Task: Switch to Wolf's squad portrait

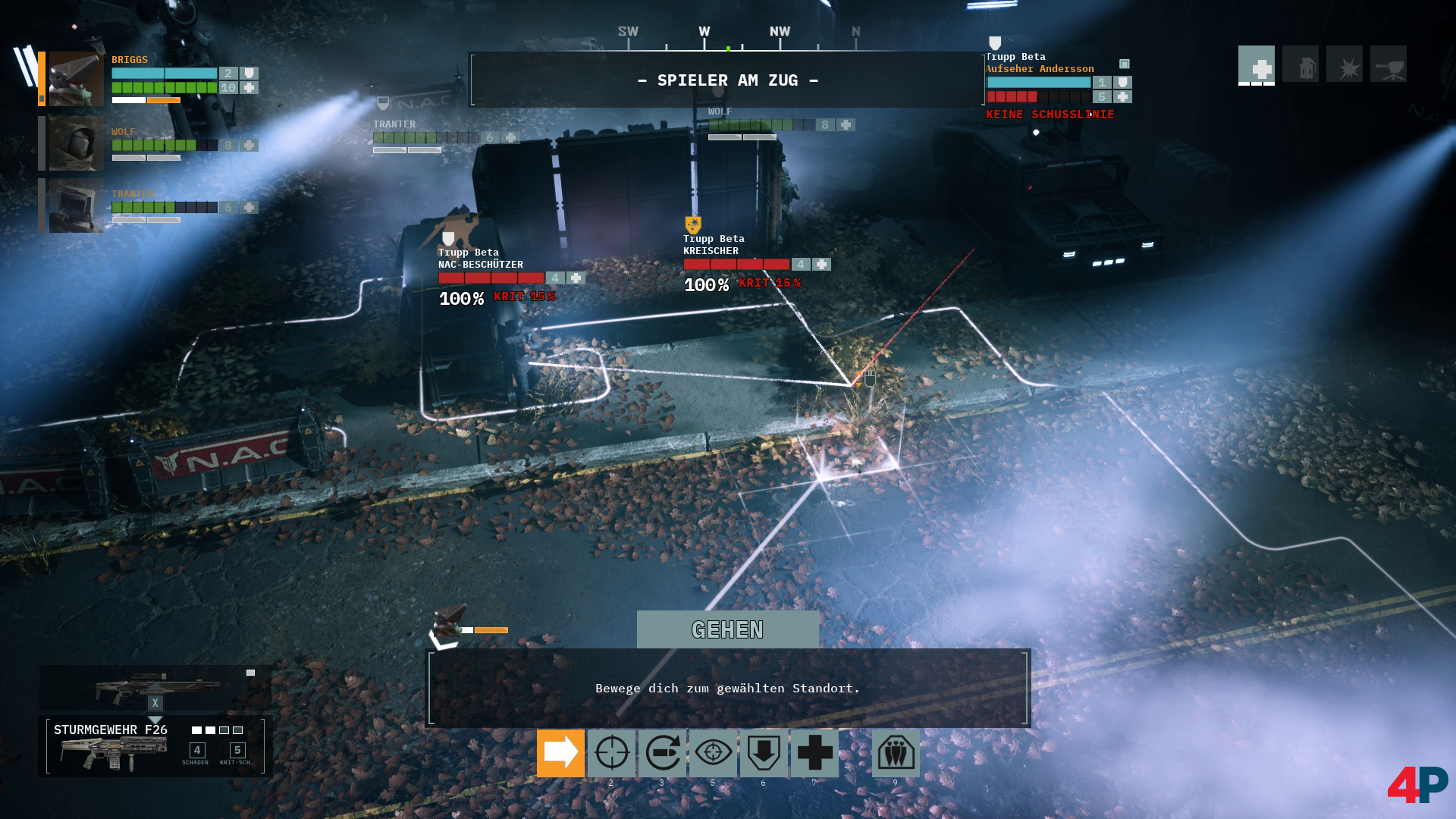Action: pyautogui.click(x=76, y=143)
